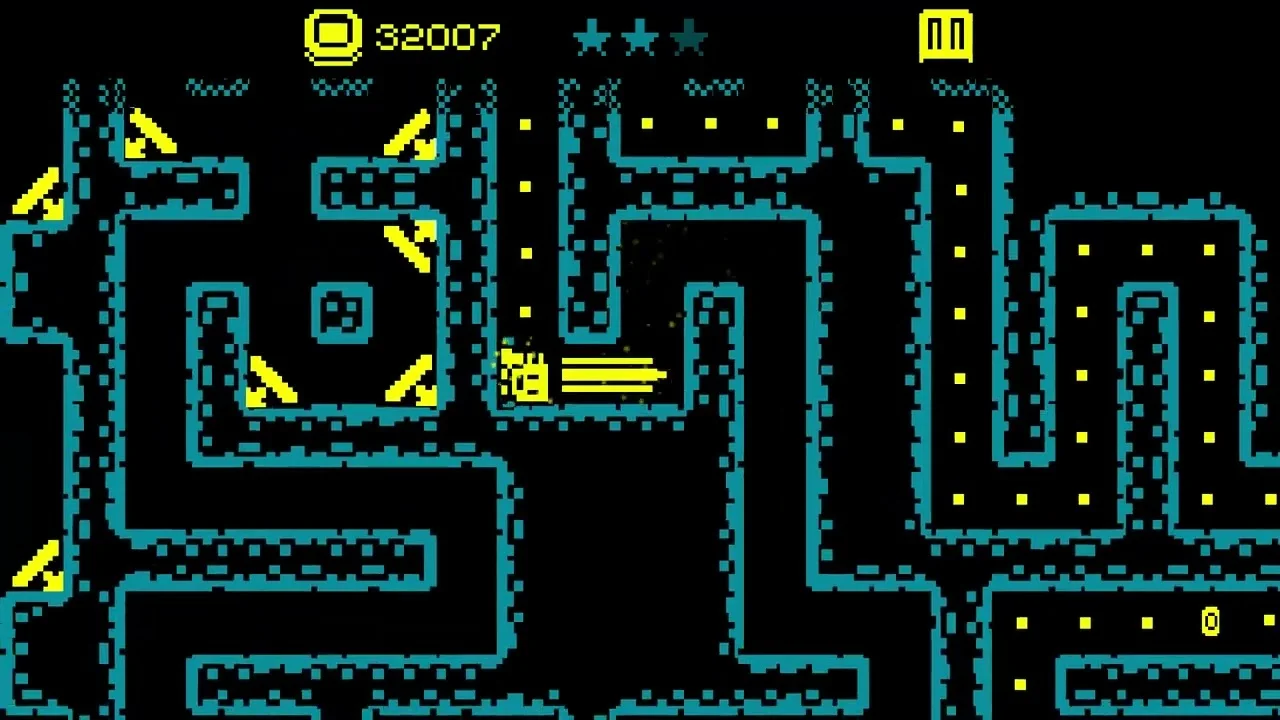Click the smiley face block near the maze center-left
This screenshot has height=720, width=1280.
click(341, 315)
